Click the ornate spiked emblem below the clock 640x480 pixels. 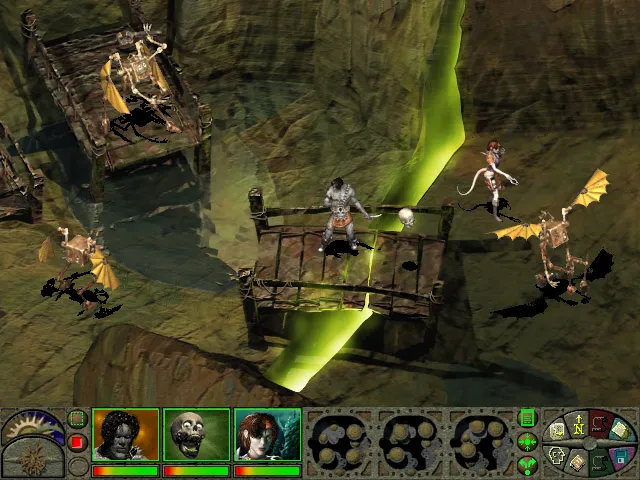(x=31, y=460)
